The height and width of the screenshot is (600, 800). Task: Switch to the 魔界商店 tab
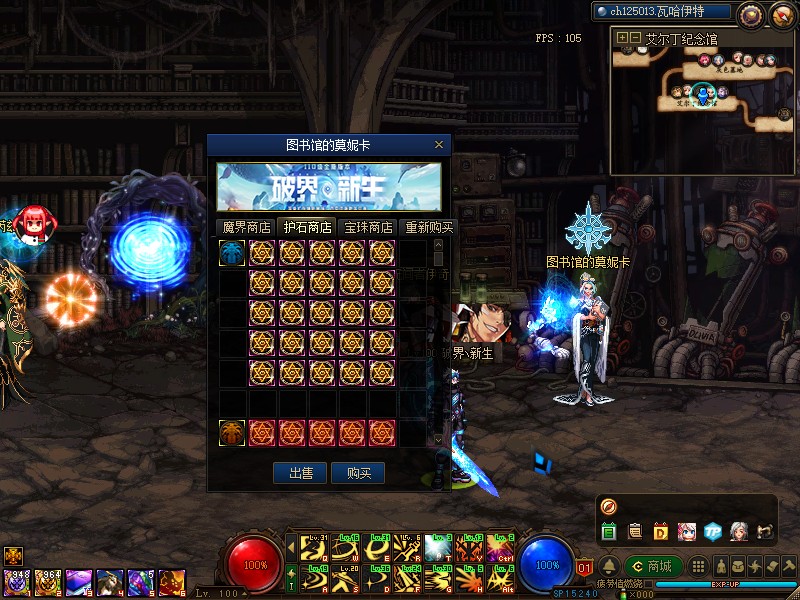[246, 227]
